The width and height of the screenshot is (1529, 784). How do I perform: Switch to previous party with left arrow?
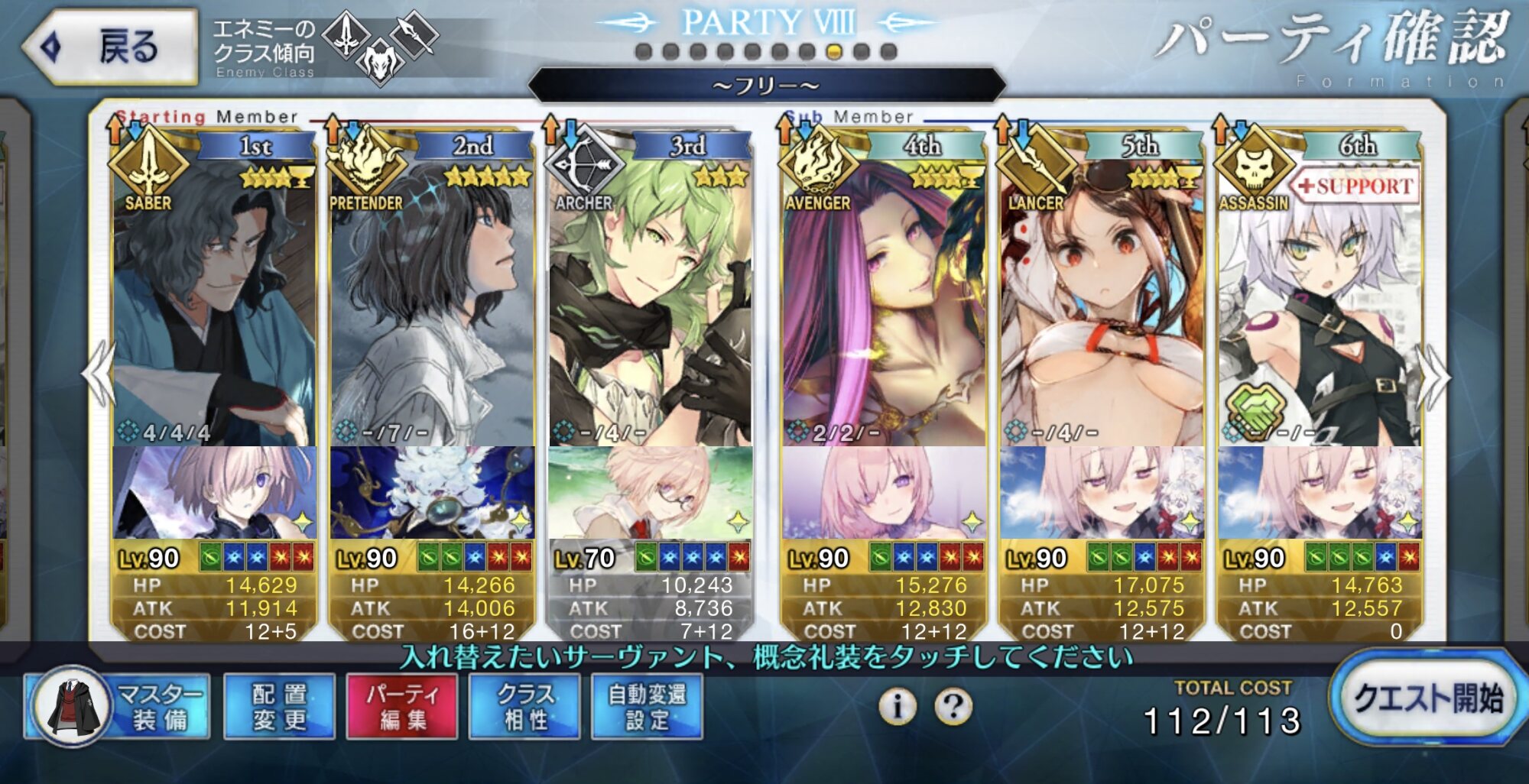pos(98,374)
